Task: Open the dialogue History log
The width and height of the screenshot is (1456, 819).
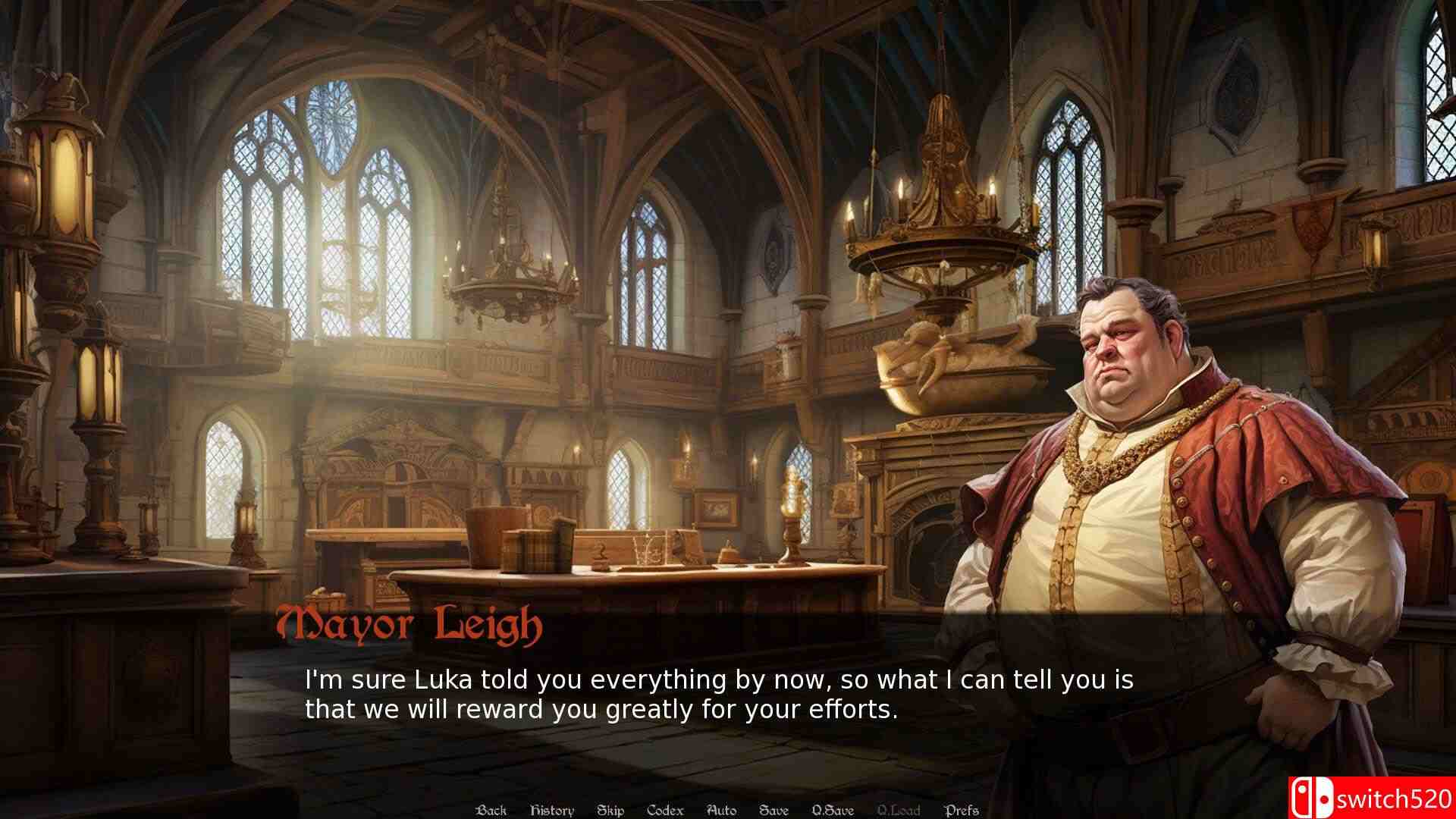Action: point(551,810)
